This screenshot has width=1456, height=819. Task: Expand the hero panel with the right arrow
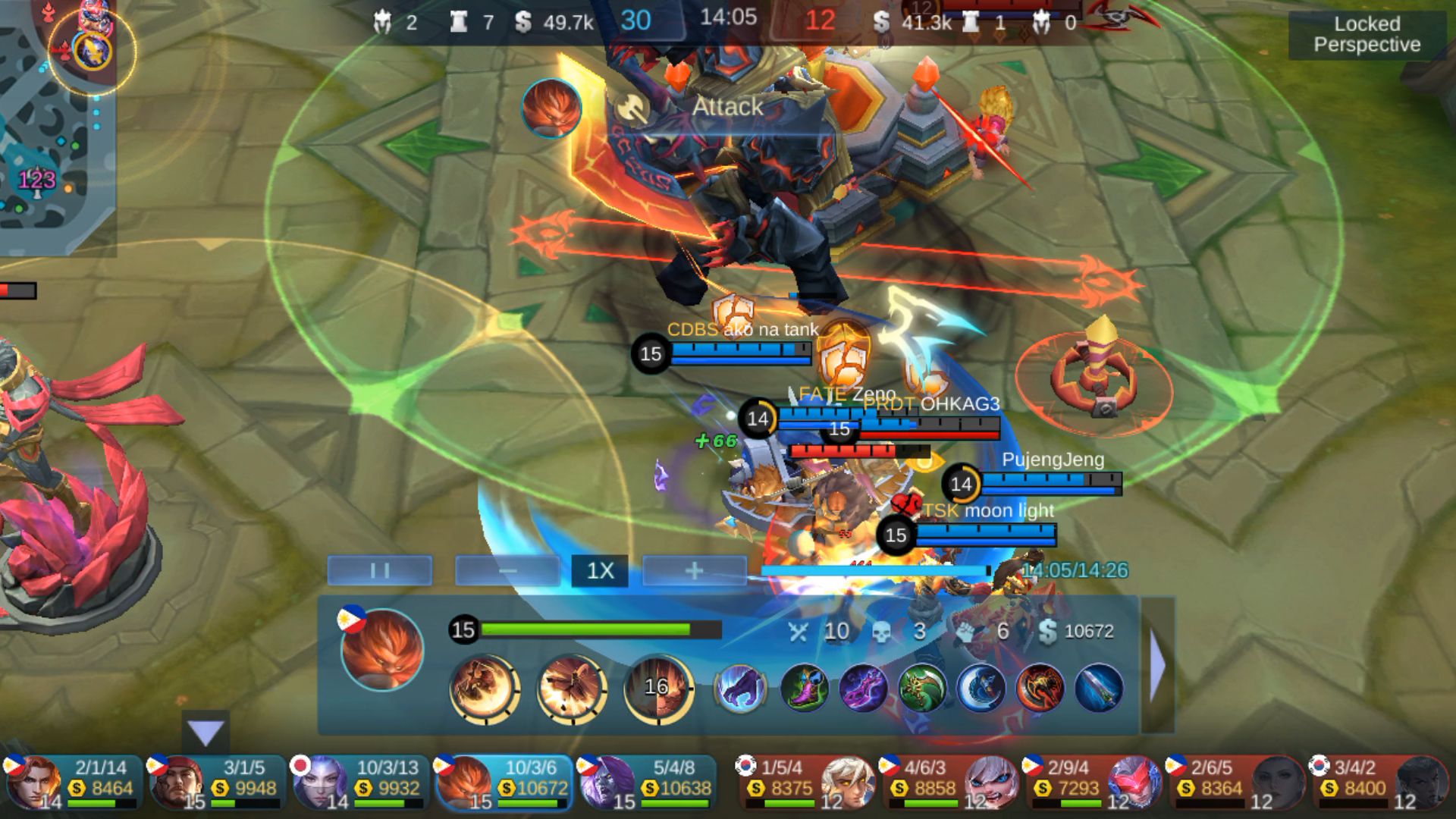pos(1158,666)
